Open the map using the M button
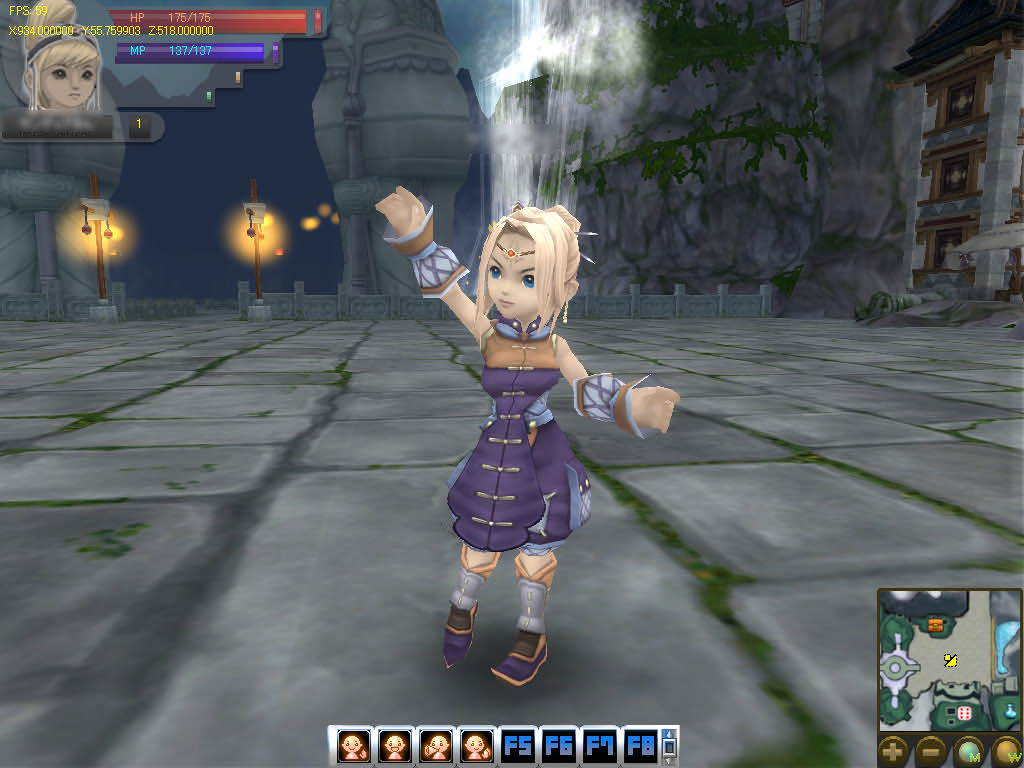1024x768 pixels. (x=968, y=751)
